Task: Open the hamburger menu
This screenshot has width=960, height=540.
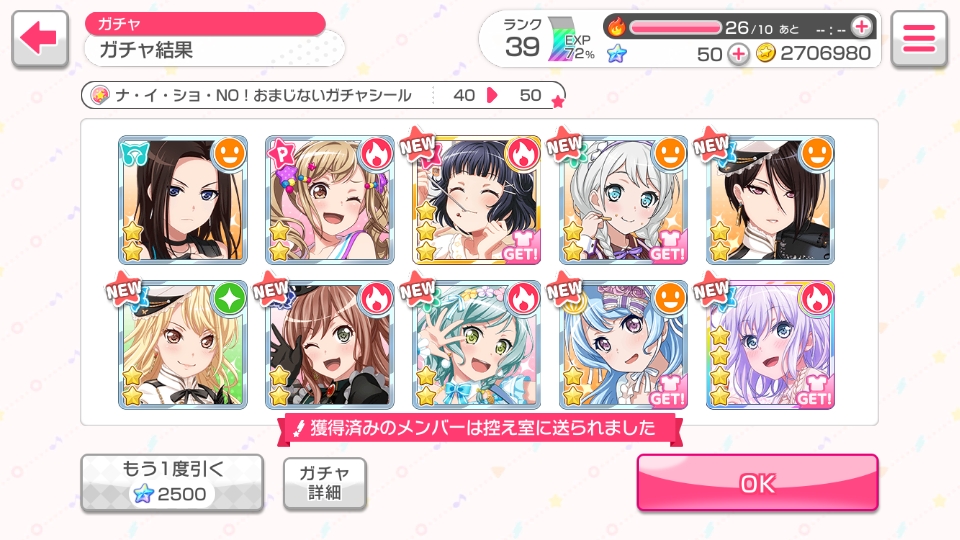Action: click(x=918, y=39)
